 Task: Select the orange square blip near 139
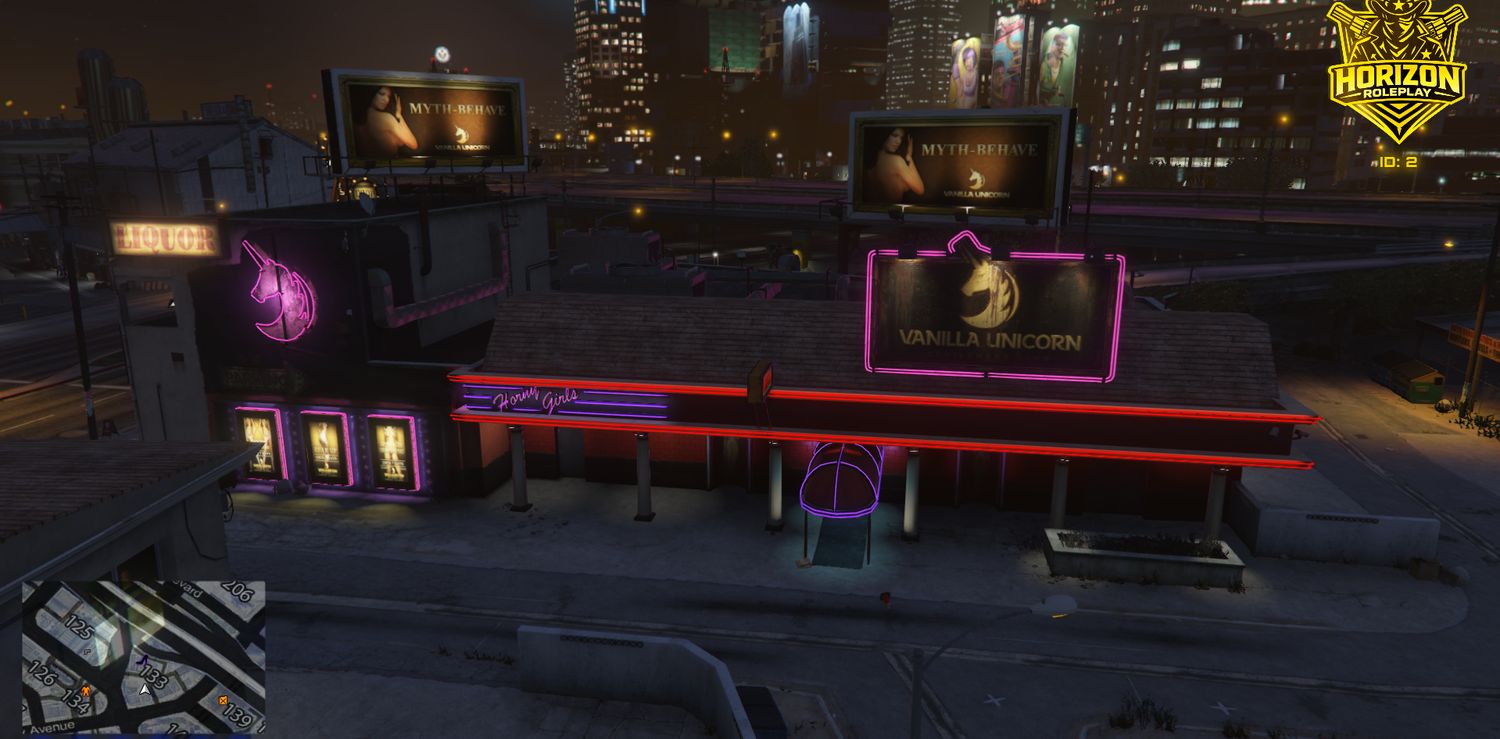click(x=223, y=700)
